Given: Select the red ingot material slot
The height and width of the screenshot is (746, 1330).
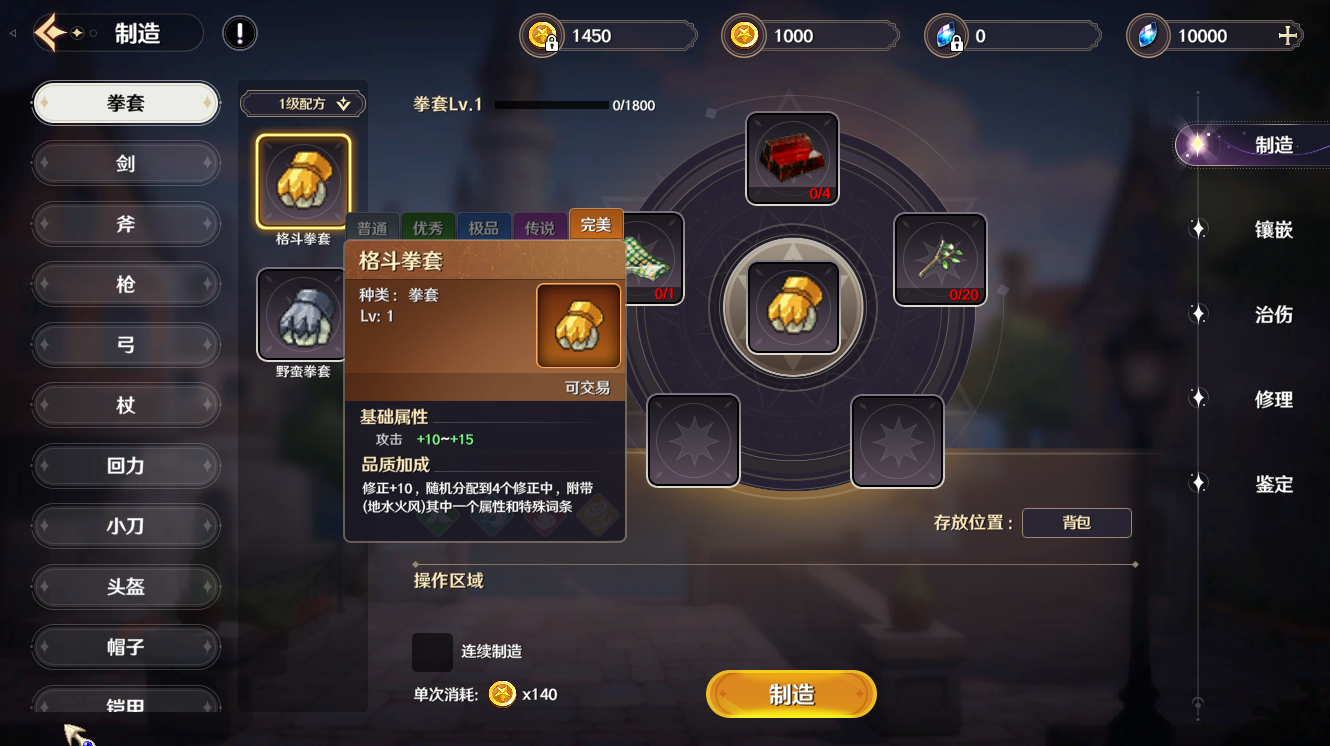Looking at the screenshot, I should 791,156.
